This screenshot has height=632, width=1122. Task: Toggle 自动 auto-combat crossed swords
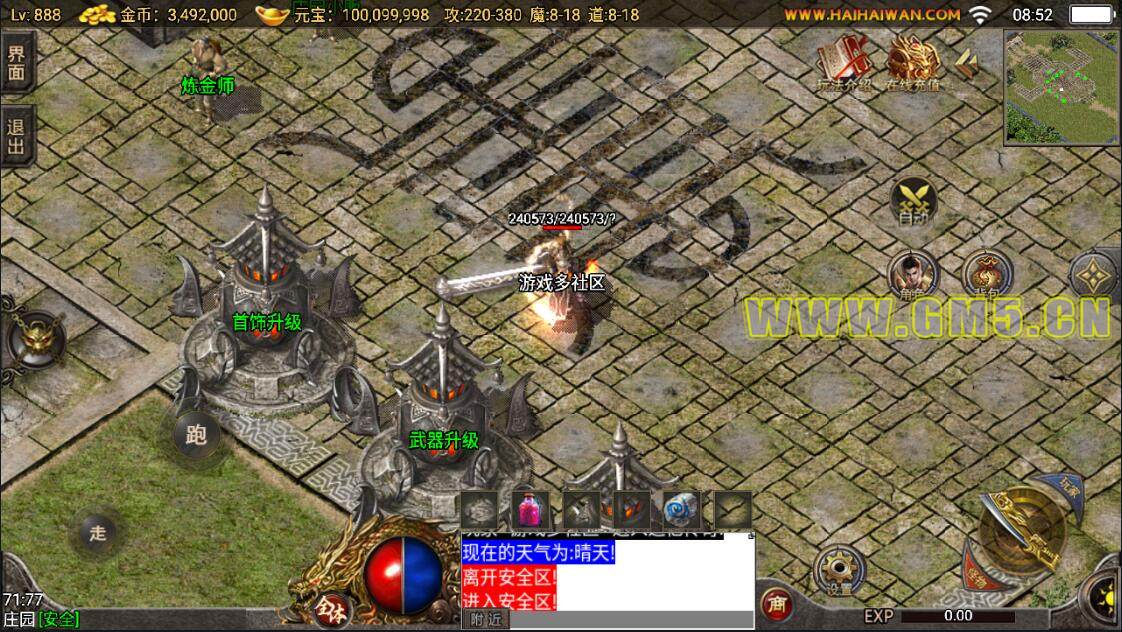point(913,200)
